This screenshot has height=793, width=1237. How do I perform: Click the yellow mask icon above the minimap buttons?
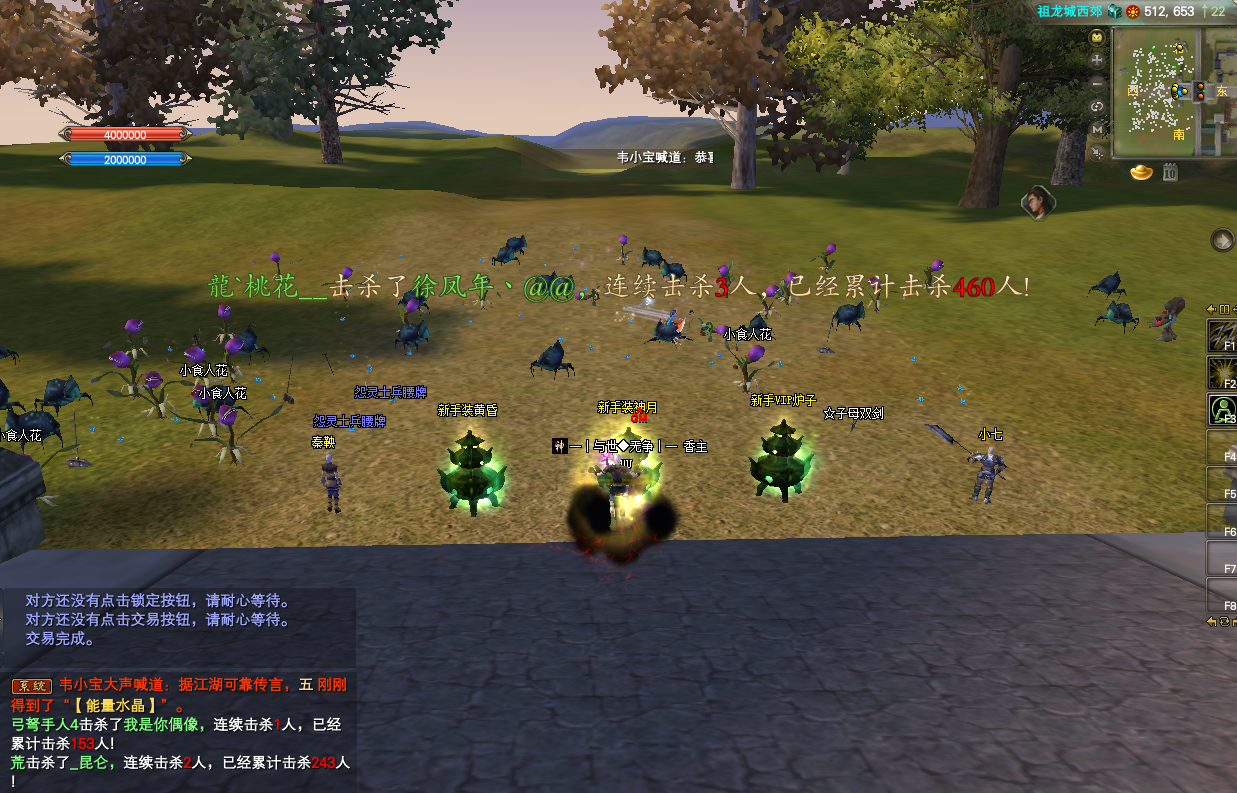[1097, 37]
